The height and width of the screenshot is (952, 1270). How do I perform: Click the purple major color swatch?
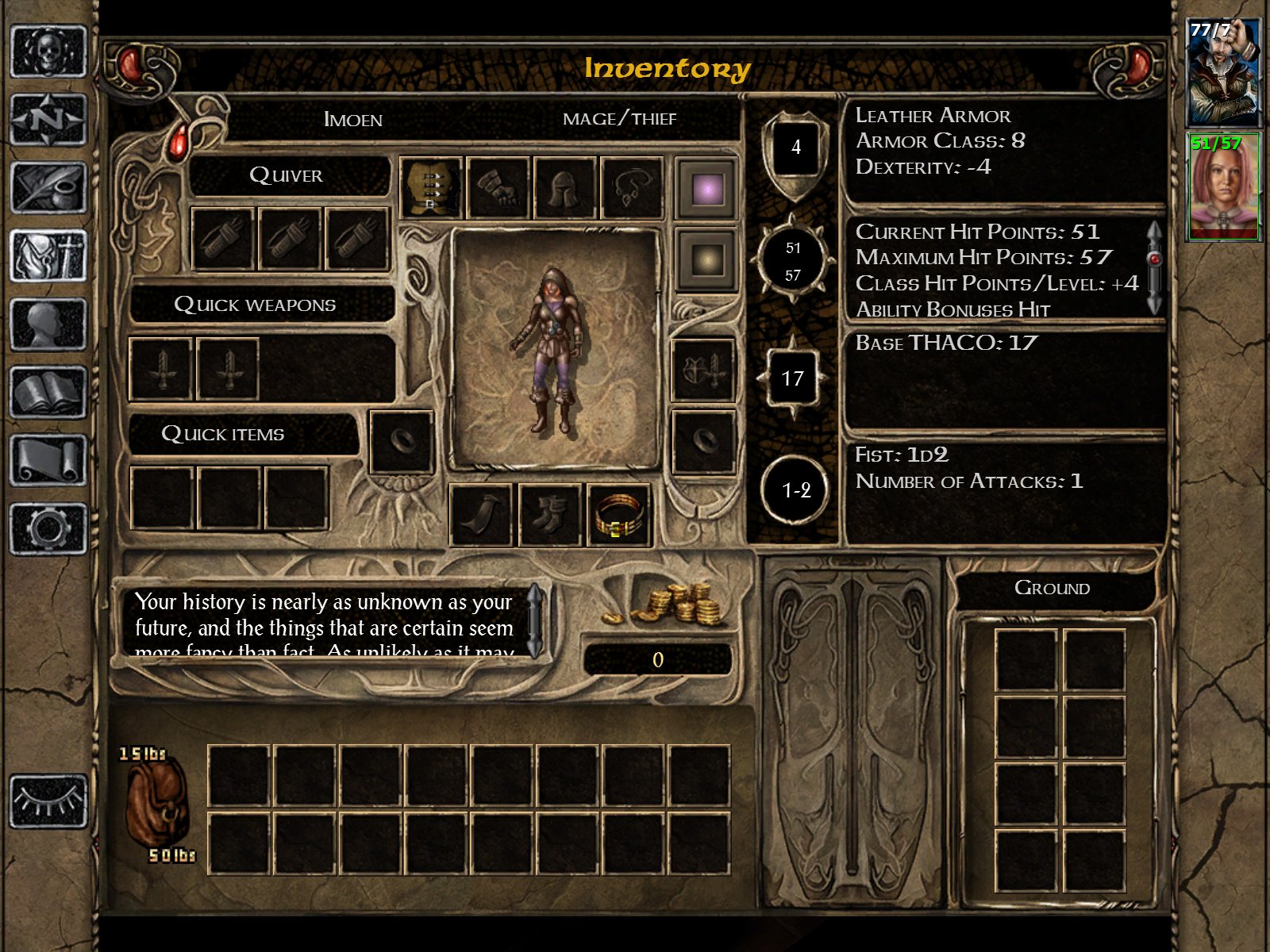pos(706,189)
